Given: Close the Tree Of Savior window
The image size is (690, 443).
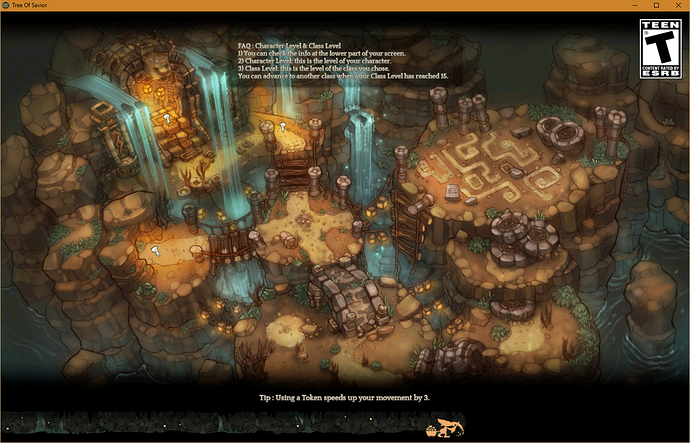Looking at the screenshot, I should tap(676, 6).
